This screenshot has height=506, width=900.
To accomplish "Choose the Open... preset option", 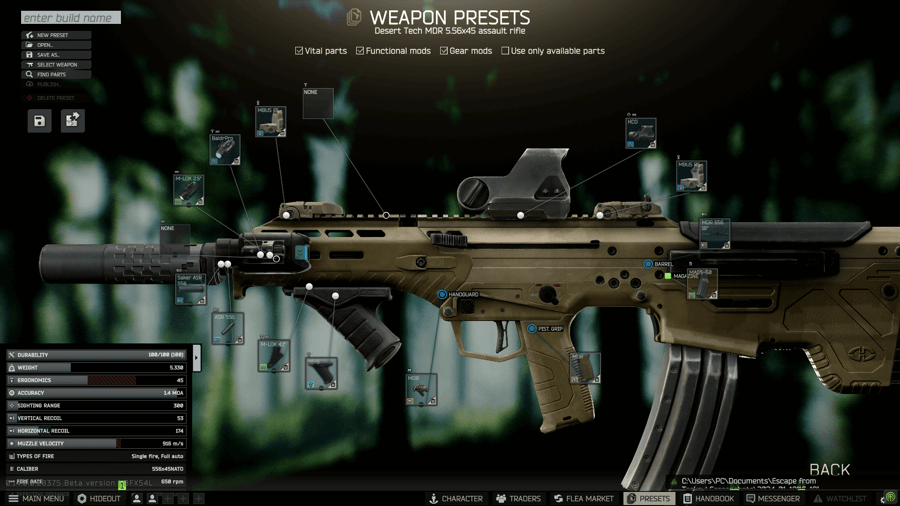I will (x=57, y=45).
